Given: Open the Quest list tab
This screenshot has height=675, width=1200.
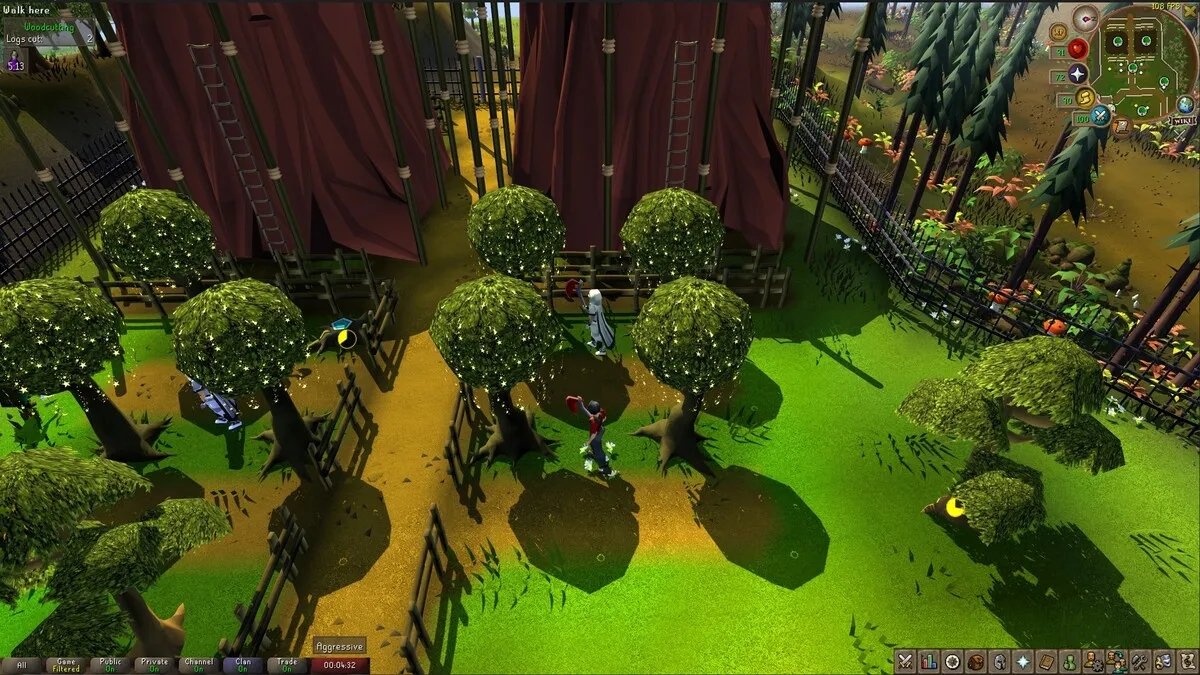Looking at the screenshot, I should tap(952, 661).
